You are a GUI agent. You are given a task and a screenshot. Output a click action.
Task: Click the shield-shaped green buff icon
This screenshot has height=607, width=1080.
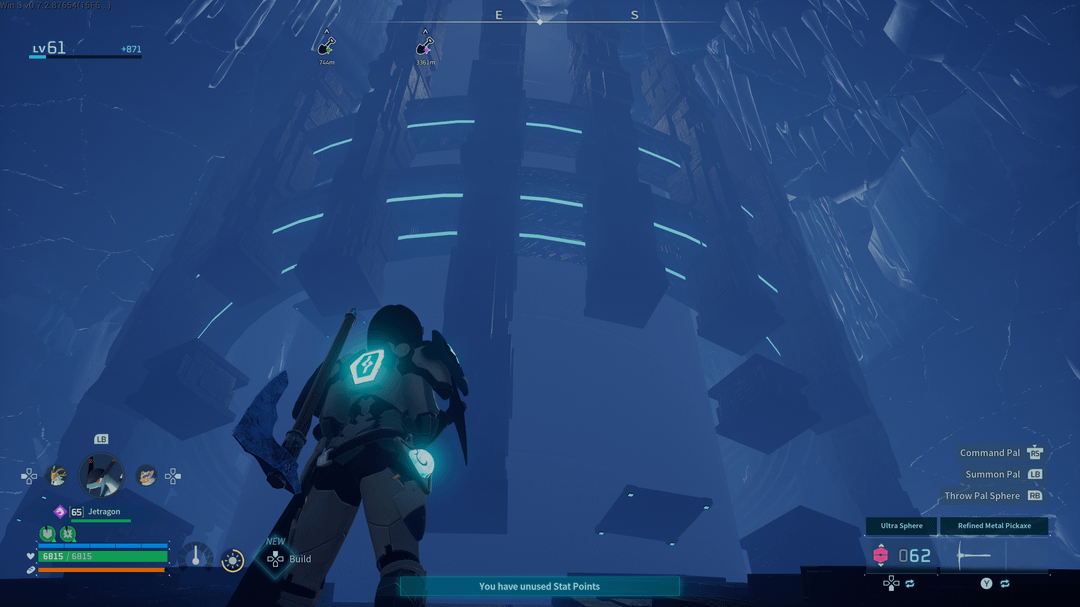click(x=47, y=534)
